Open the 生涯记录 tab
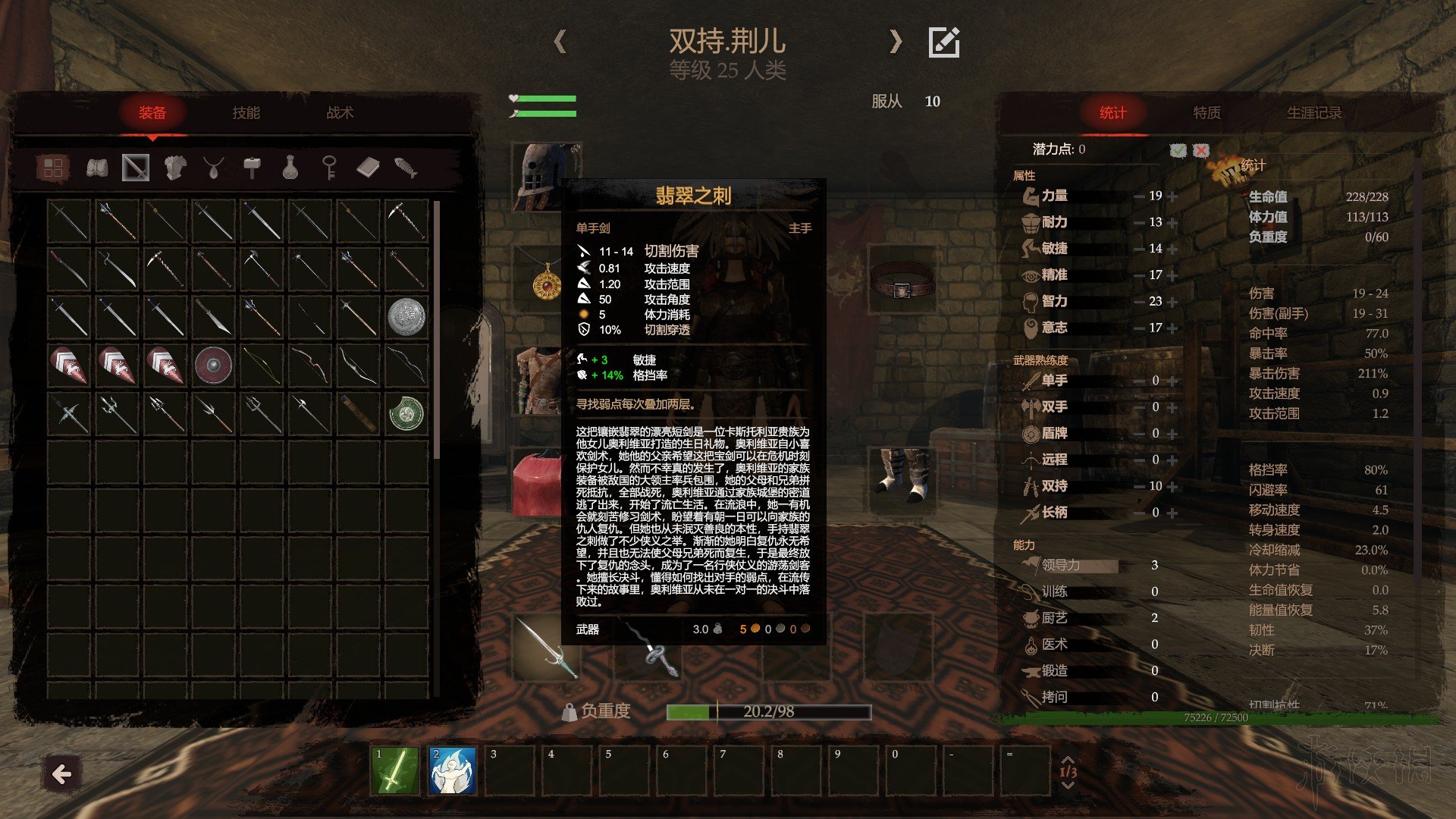This screenshot has height=819, width=1456. tap(1313, 113)
